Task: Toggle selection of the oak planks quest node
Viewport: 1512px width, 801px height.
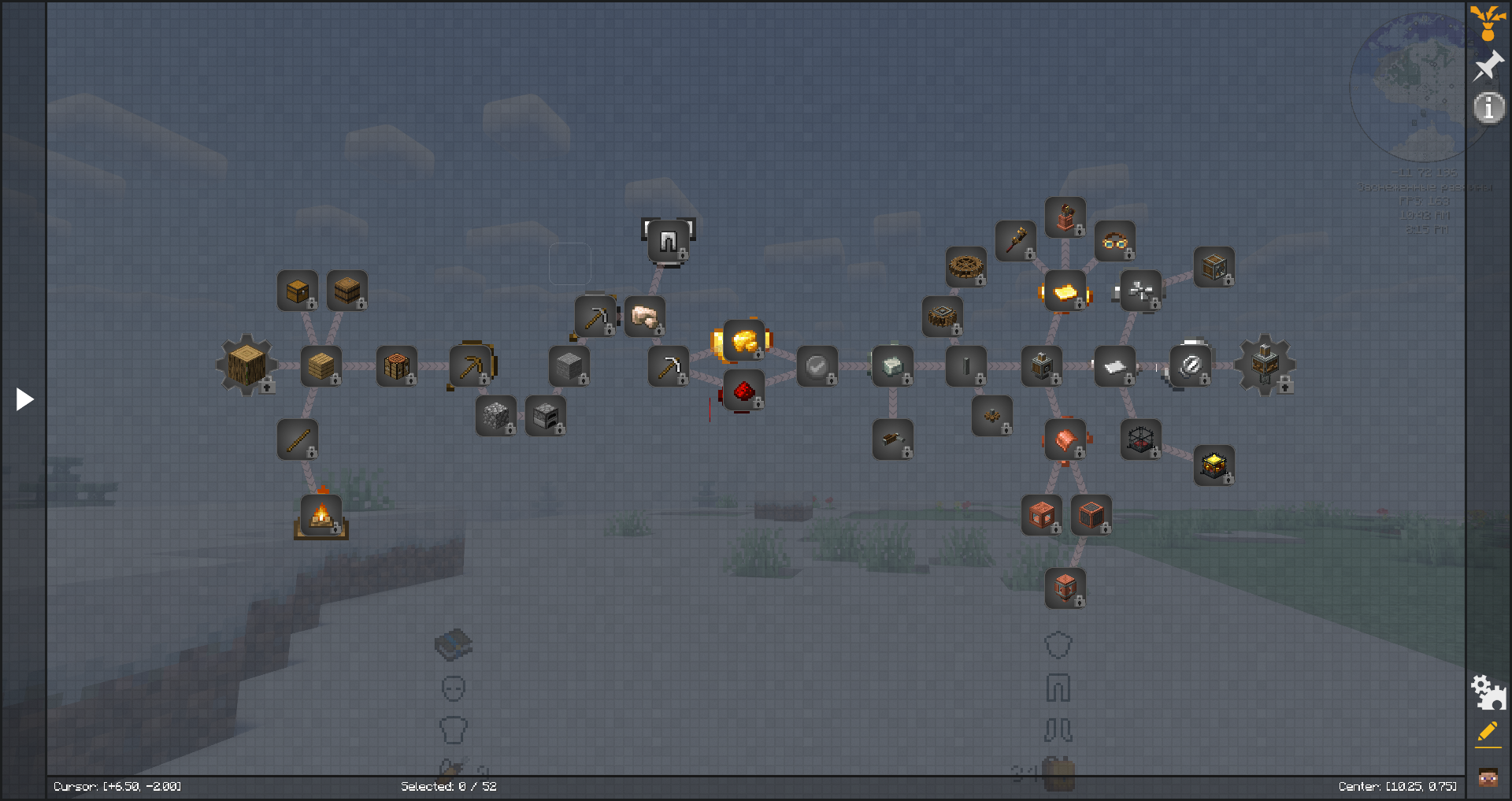Action: [323, 365]
